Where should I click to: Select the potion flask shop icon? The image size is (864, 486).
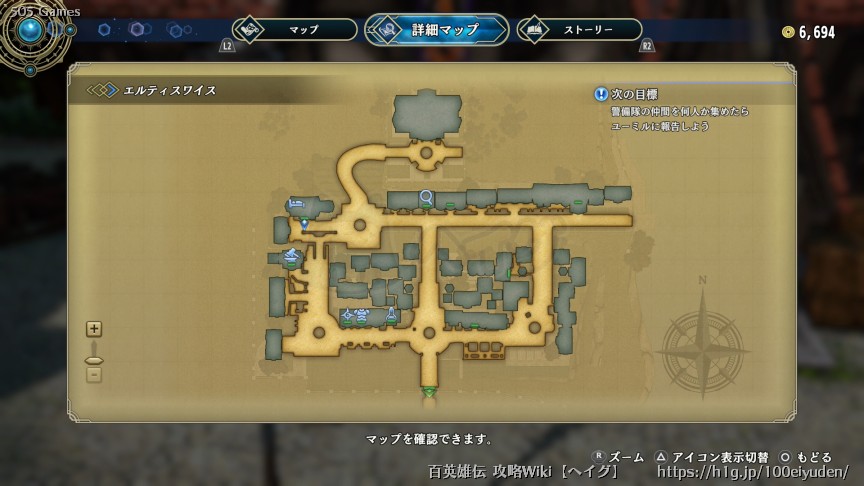[x=391, y=316]
